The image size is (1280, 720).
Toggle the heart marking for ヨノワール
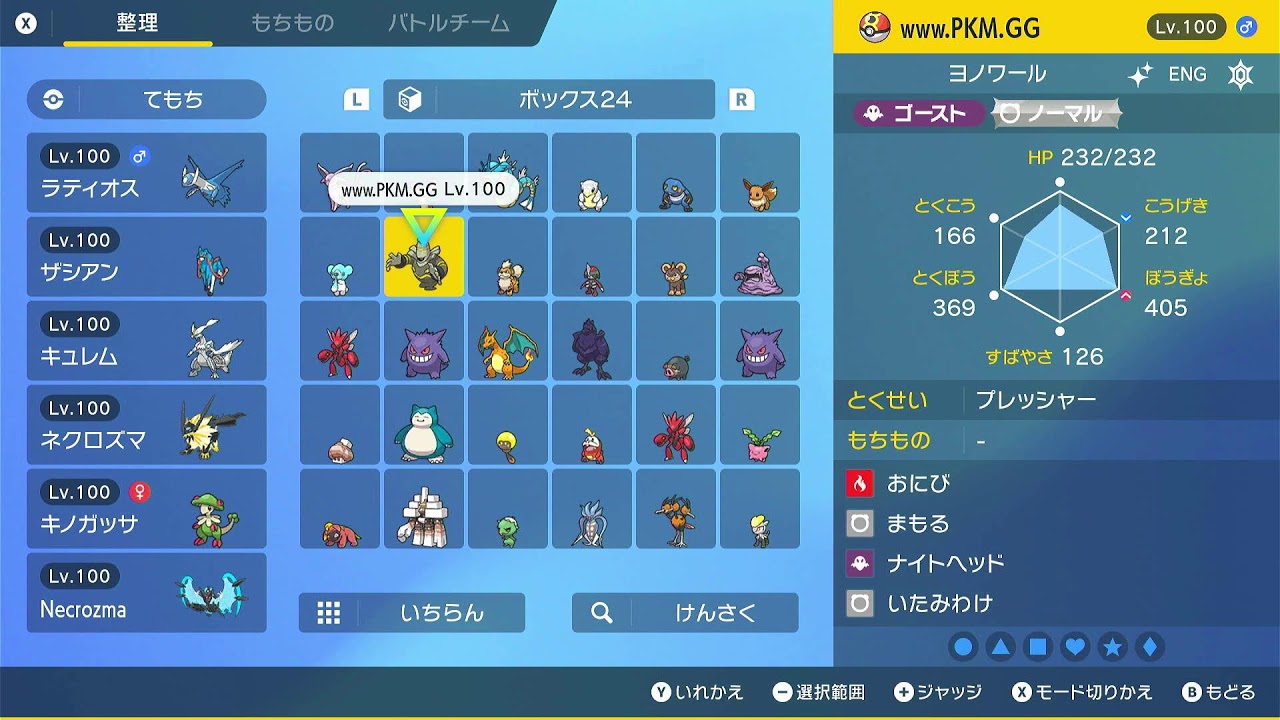point(1074,647)
